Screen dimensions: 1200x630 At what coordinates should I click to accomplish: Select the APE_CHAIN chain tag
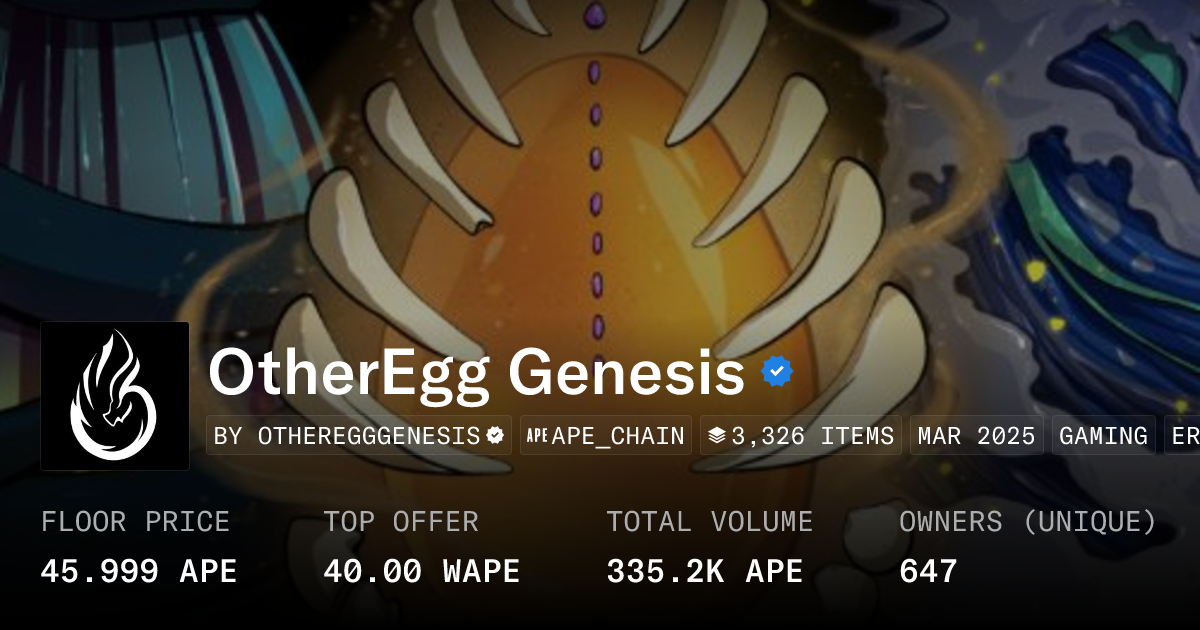[x=606, y=436]
